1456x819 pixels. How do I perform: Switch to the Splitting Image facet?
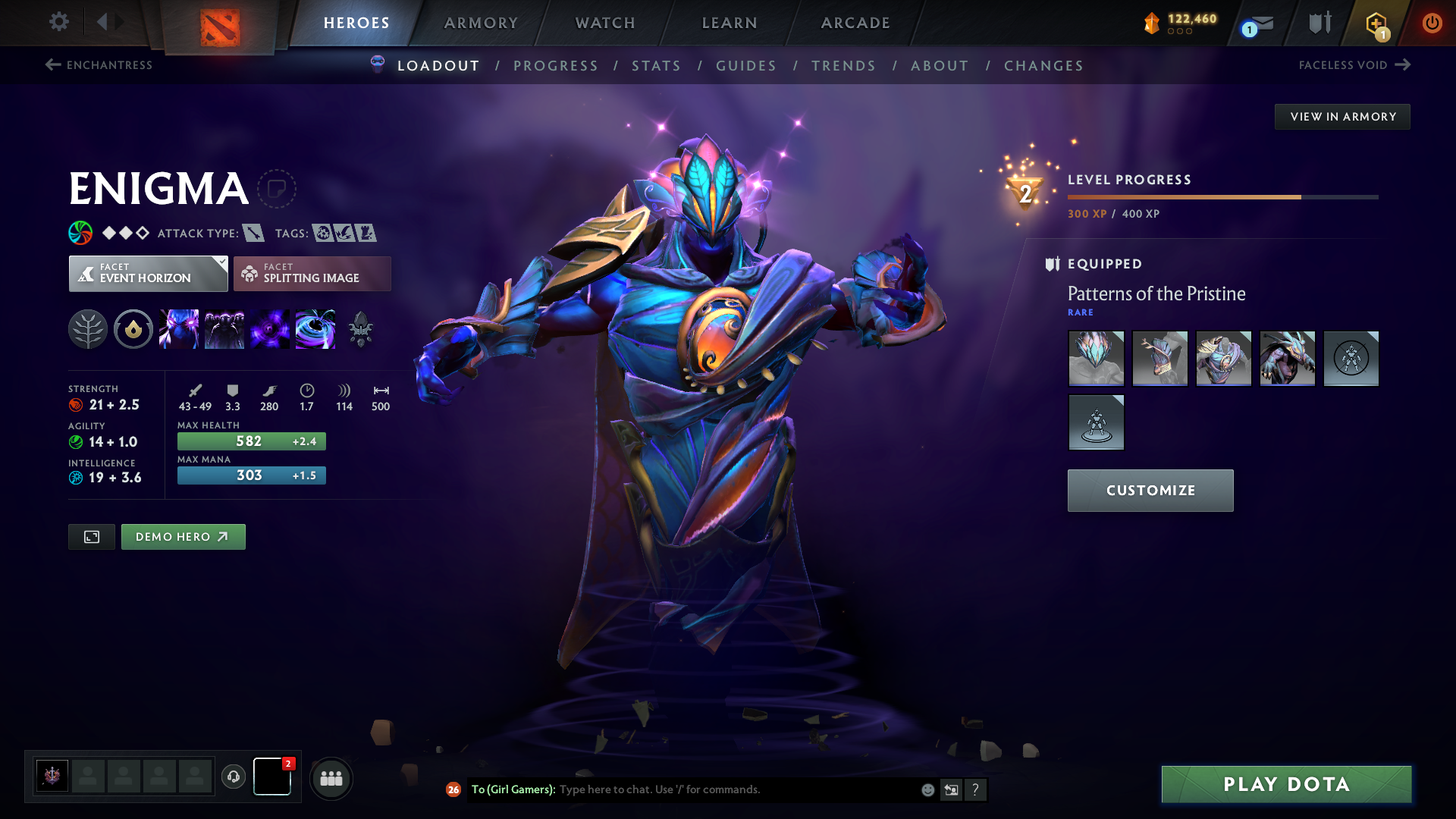point(312,273)
